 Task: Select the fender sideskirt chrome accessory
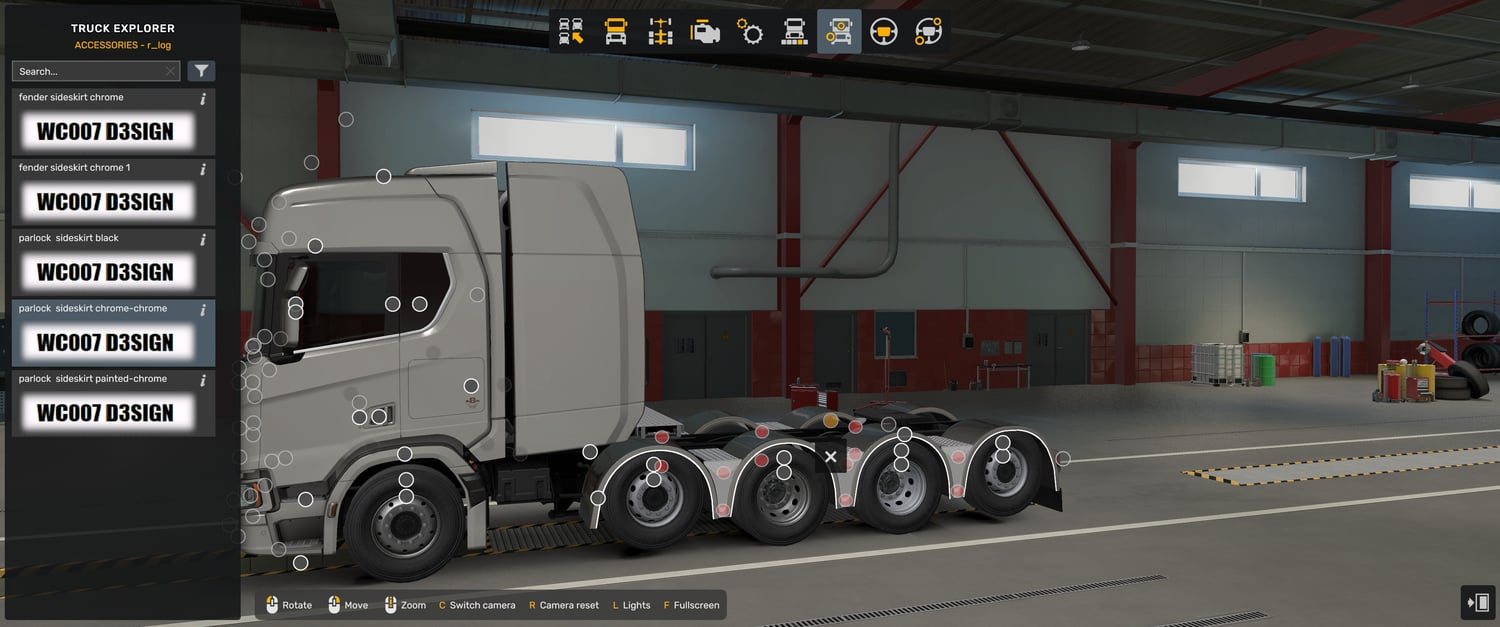pos(105,131)
